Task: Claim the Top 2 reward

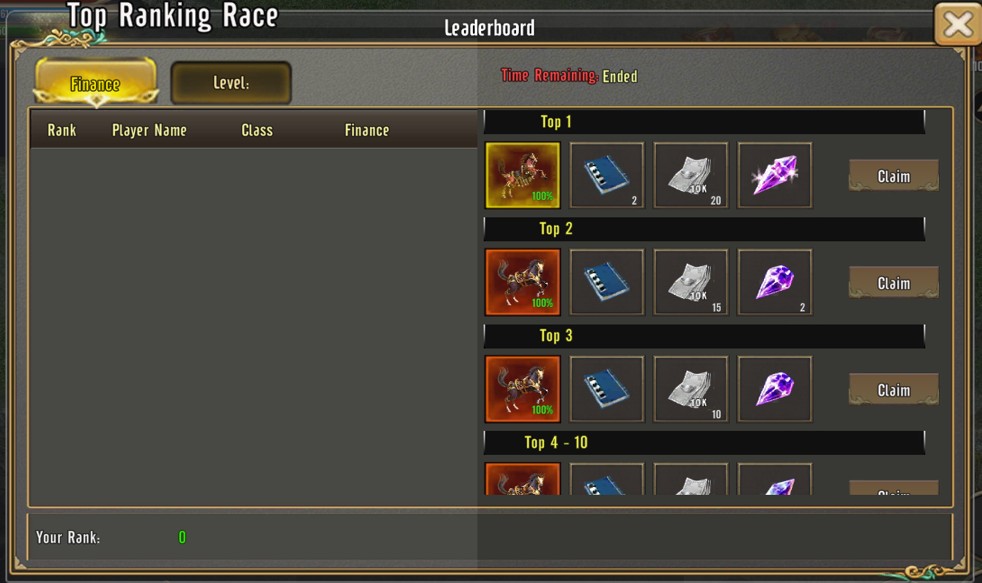Action: [893, 283]
